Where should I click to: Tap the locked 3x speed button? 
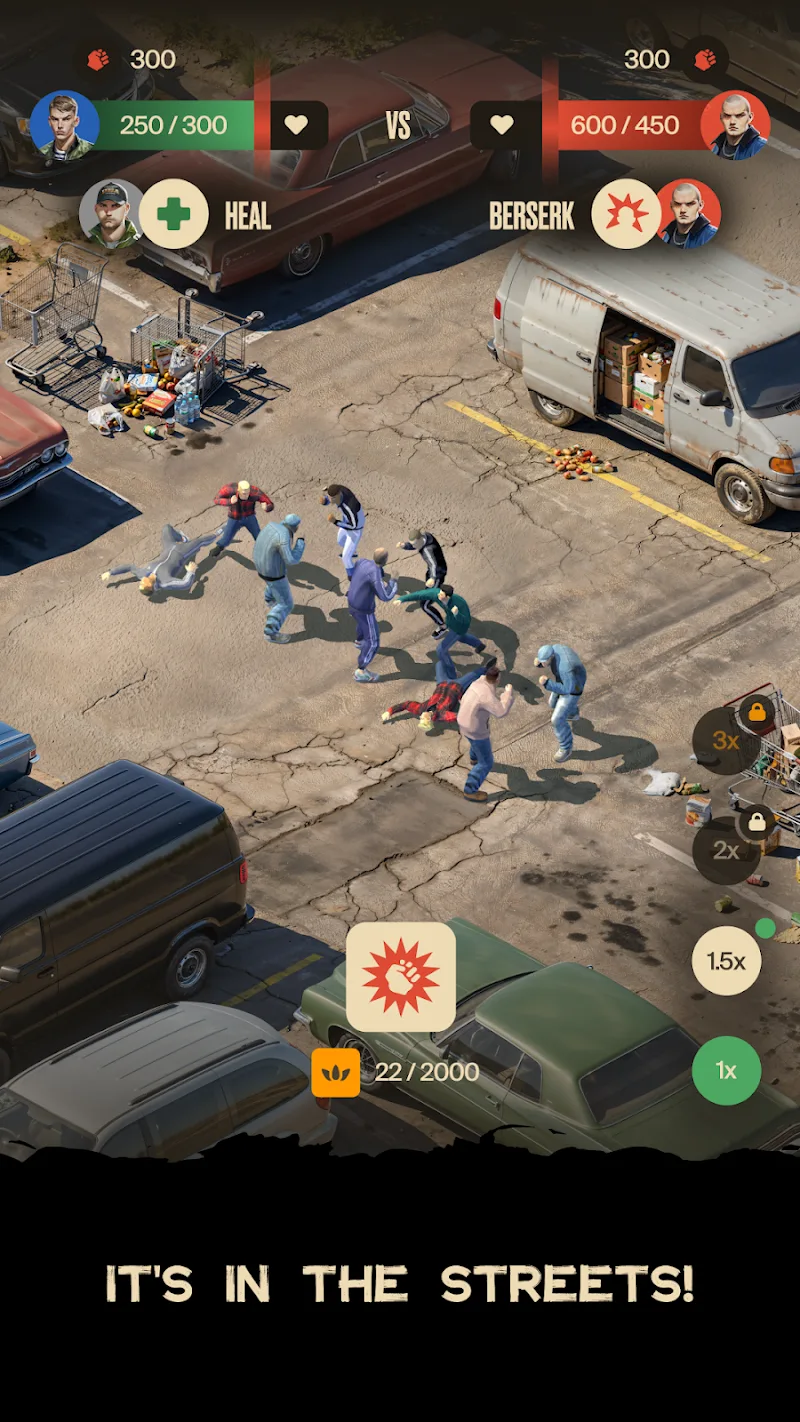726,741
